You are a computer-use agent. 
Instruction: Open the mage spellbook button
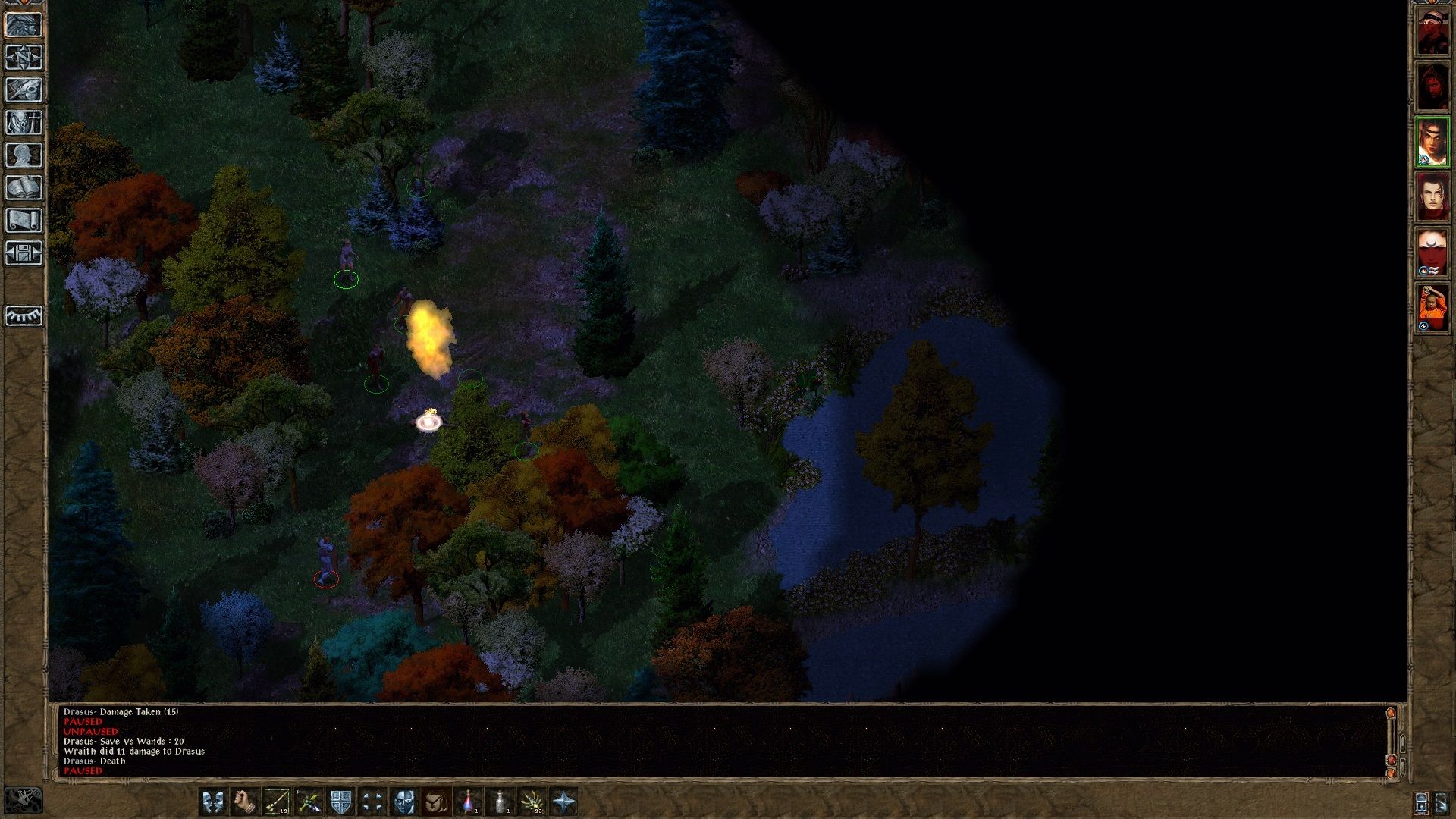click(x=24, y=188)
